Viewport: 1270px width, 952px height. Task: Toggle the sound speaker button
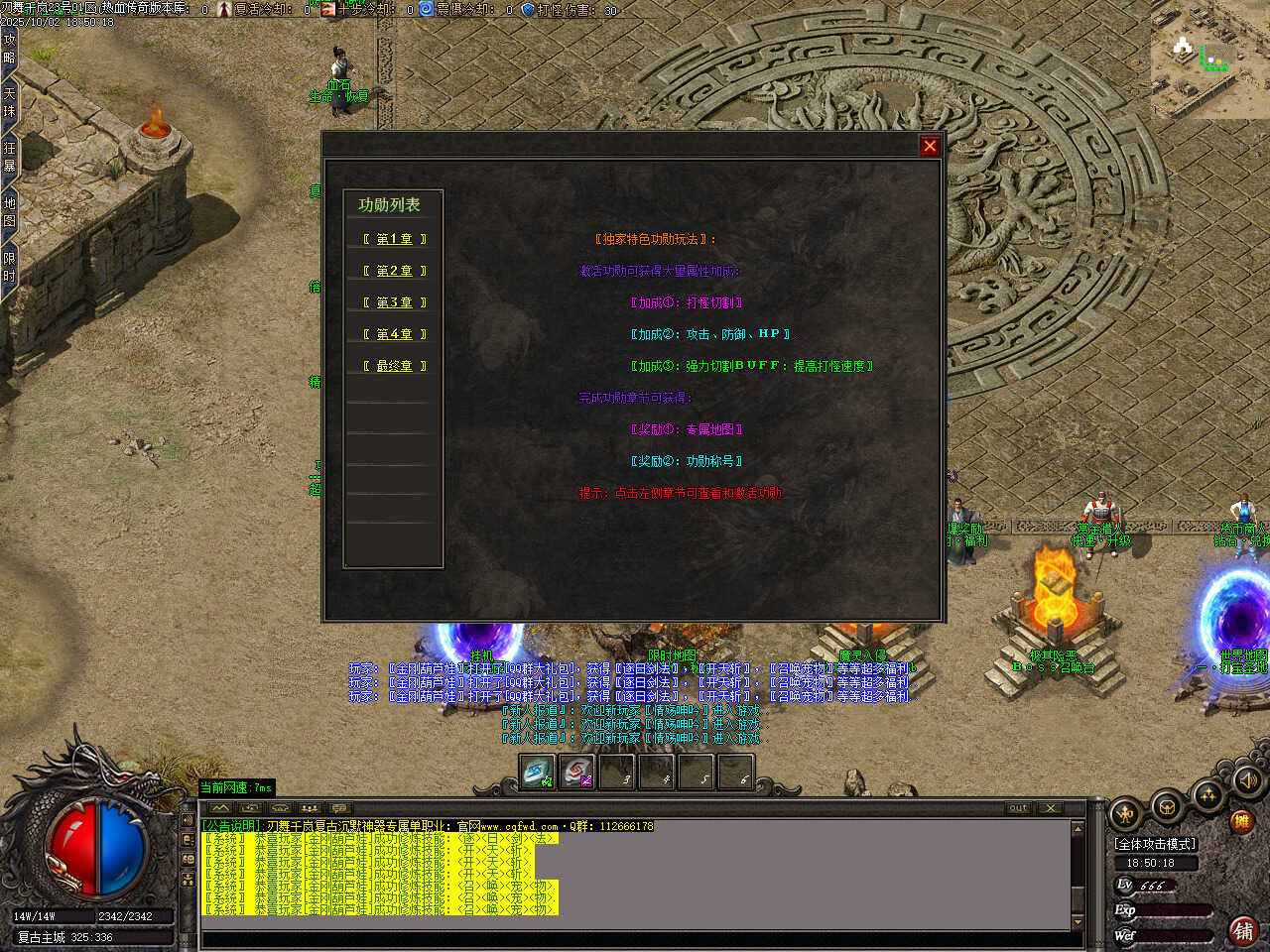[x=1247, y=781]
